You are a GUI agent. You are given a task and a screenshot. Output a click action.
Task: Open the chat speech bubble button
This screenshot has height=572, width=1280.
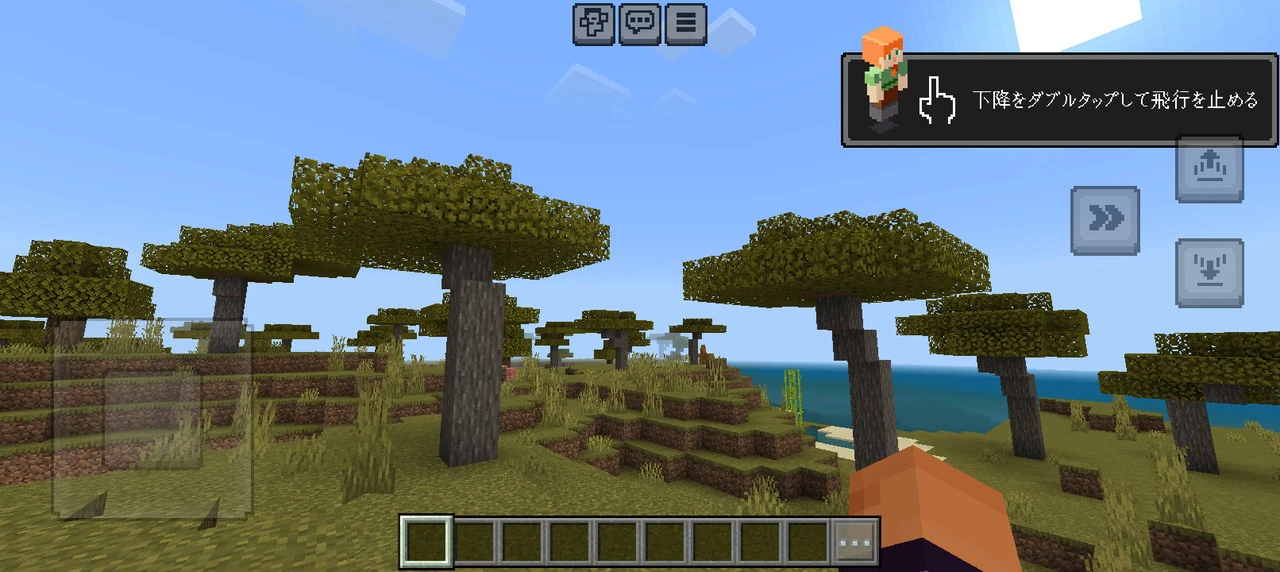pyautogui.click(x=639, y=24)
